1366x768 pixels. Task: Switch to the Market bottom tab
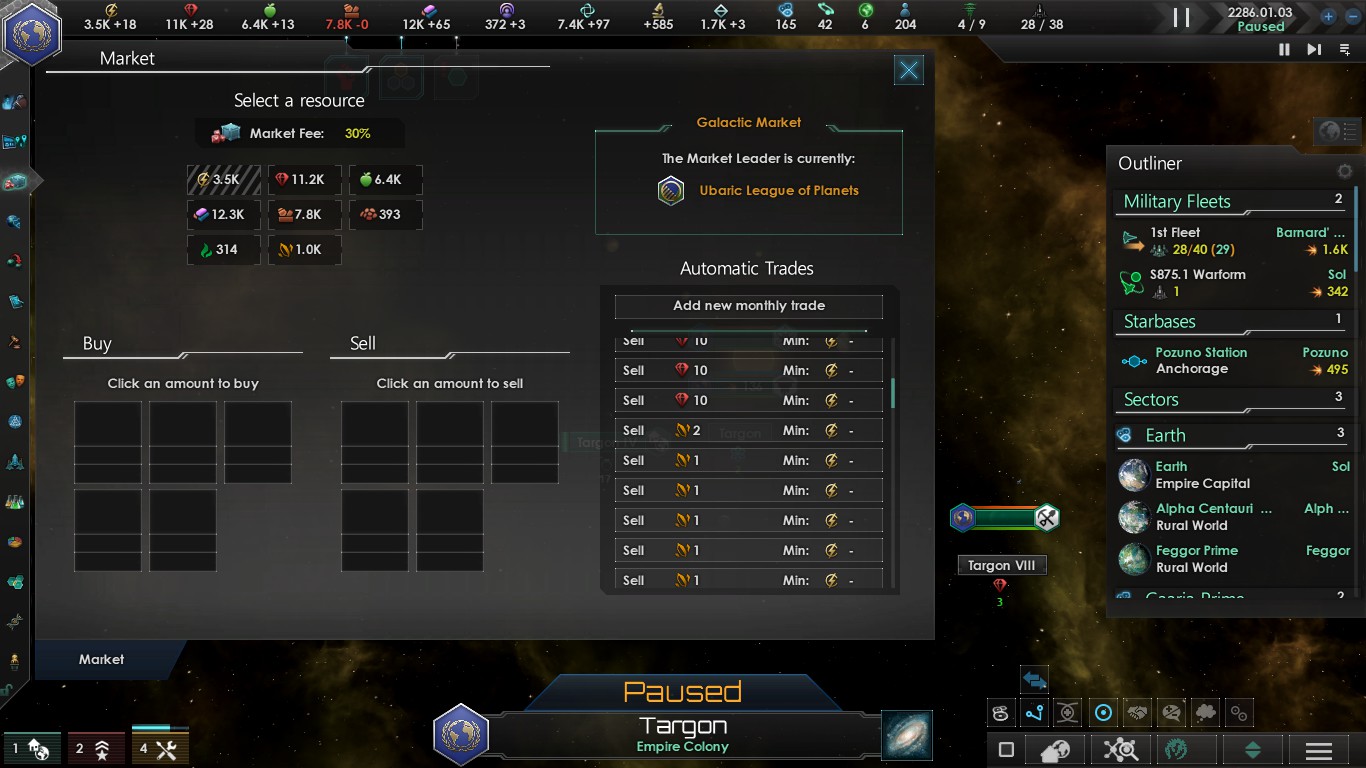pyautogui.click(x=102, y=660)
